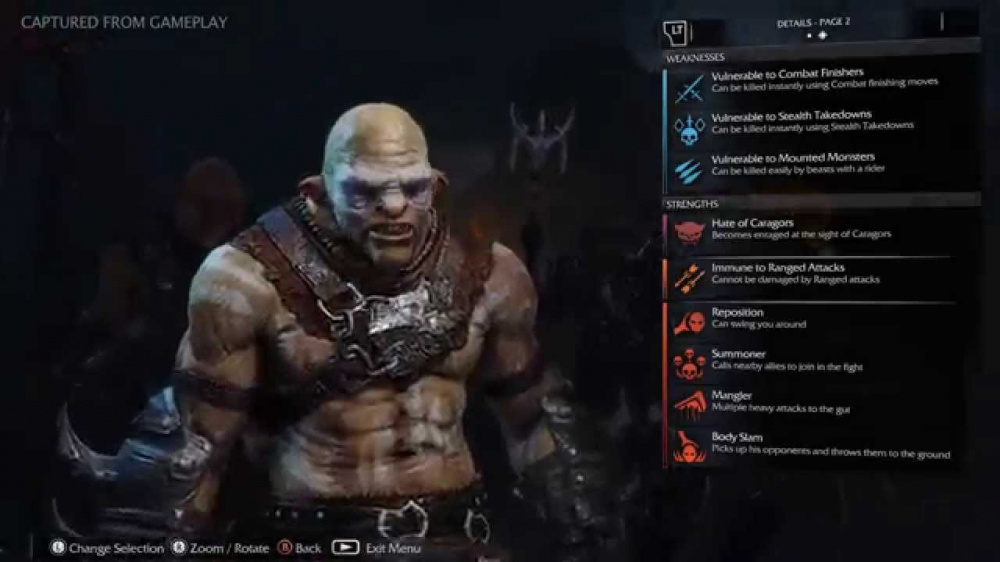The height and width of the screenshot is (562, 1000).
Task: Select the Hate of Caragors strength
Action: 810,229
